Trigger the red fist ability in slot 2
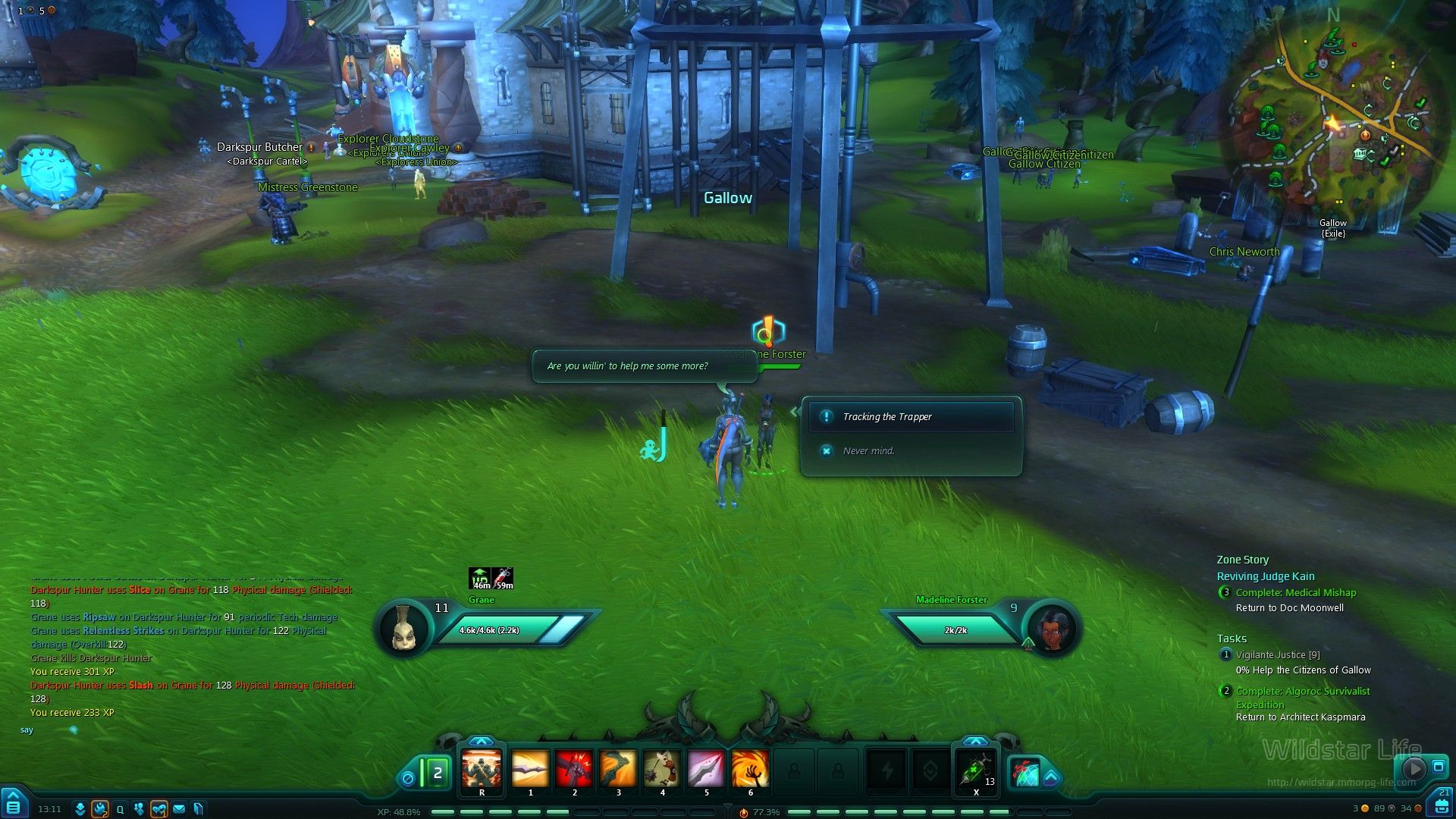The height and width of the screenshot is (819, 1456). [x=574, y=770]
